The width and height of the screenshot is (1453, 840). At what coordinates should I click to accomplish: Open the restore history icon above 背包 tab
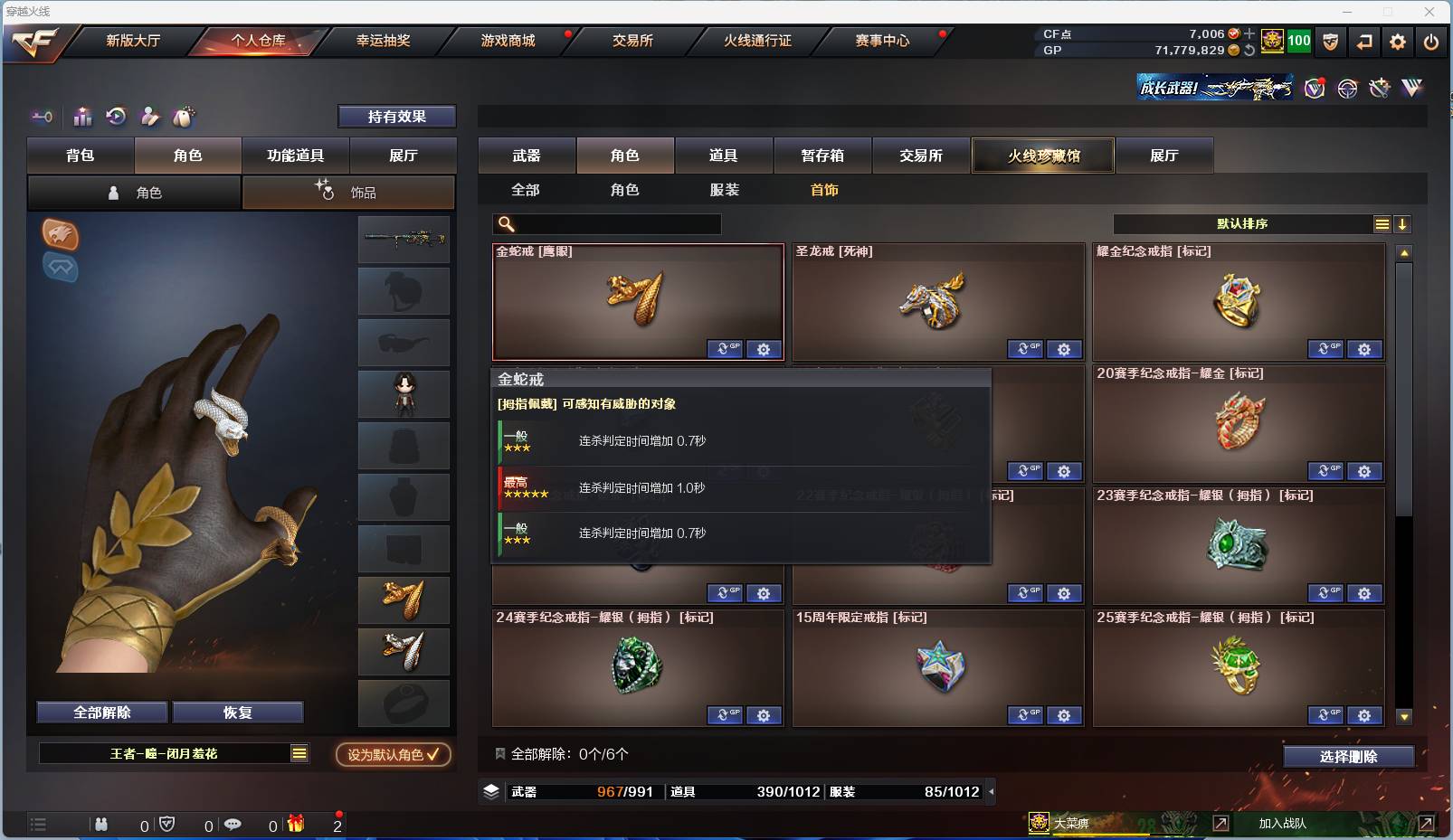tap(117, 116)
